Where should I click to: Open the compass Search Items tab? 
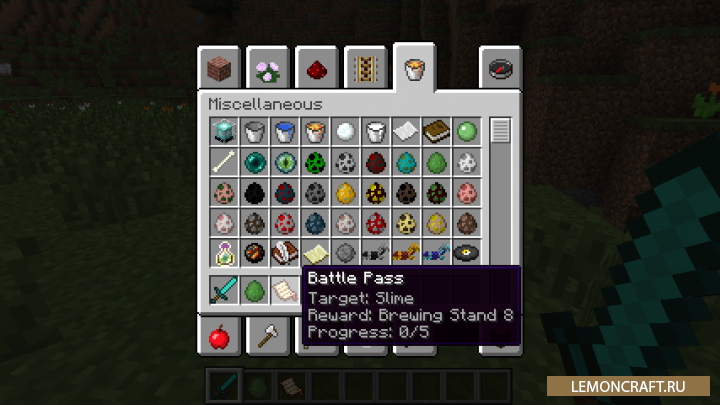coord(500,68)
